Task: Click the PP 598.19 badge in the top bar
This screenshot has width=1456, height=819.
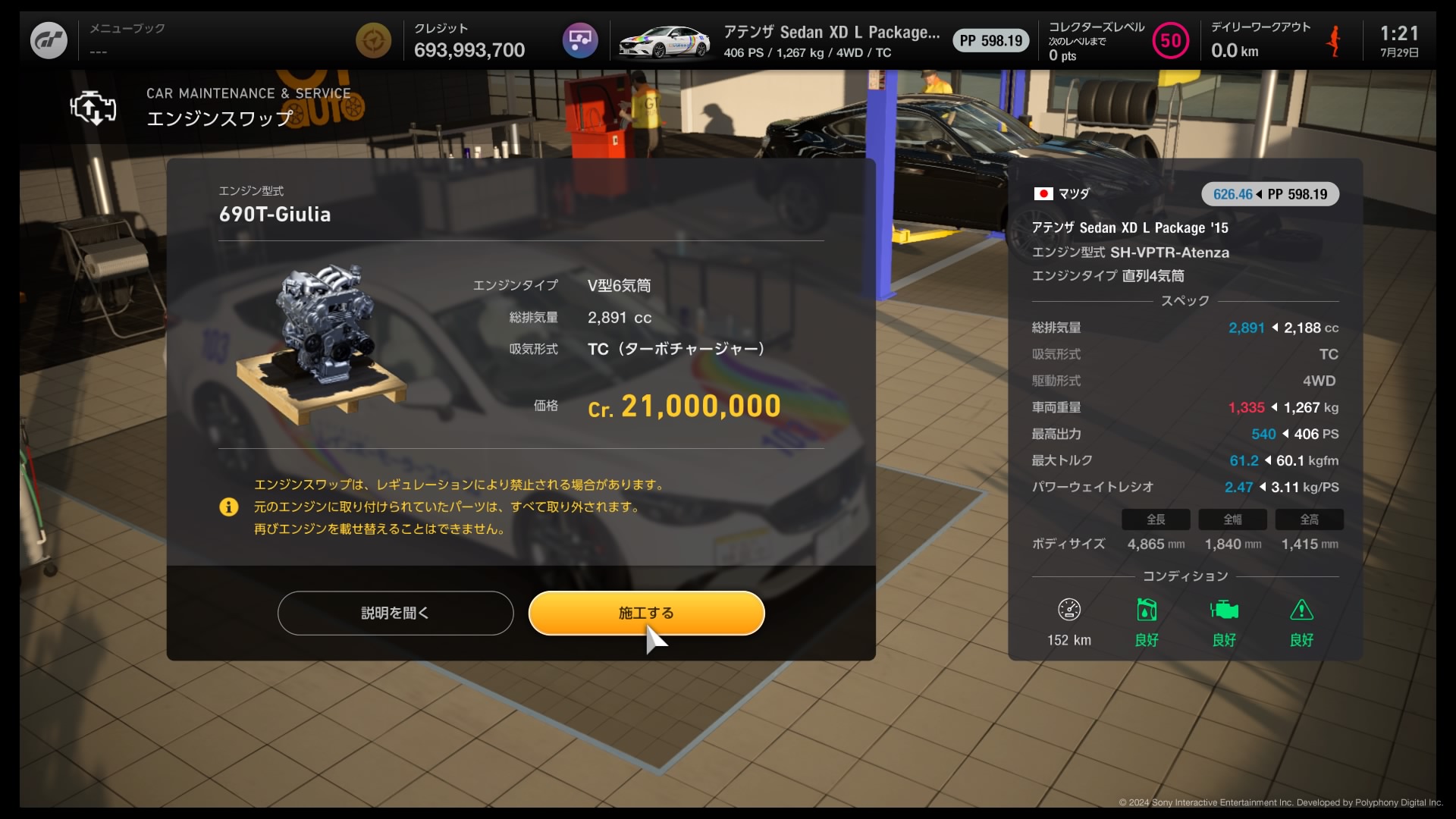Action: pos(990,40)
